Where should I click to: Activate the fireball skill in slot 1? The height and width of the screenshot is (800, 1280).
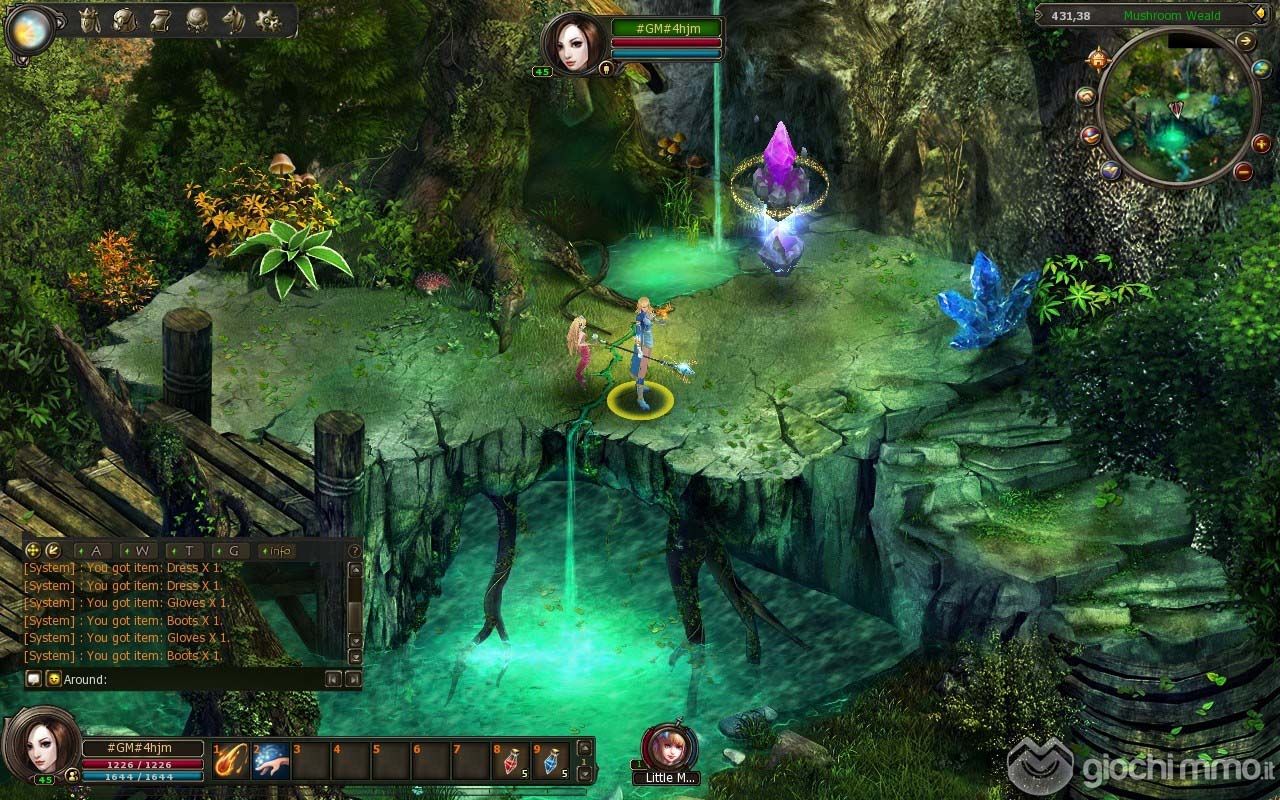point(231,761)
